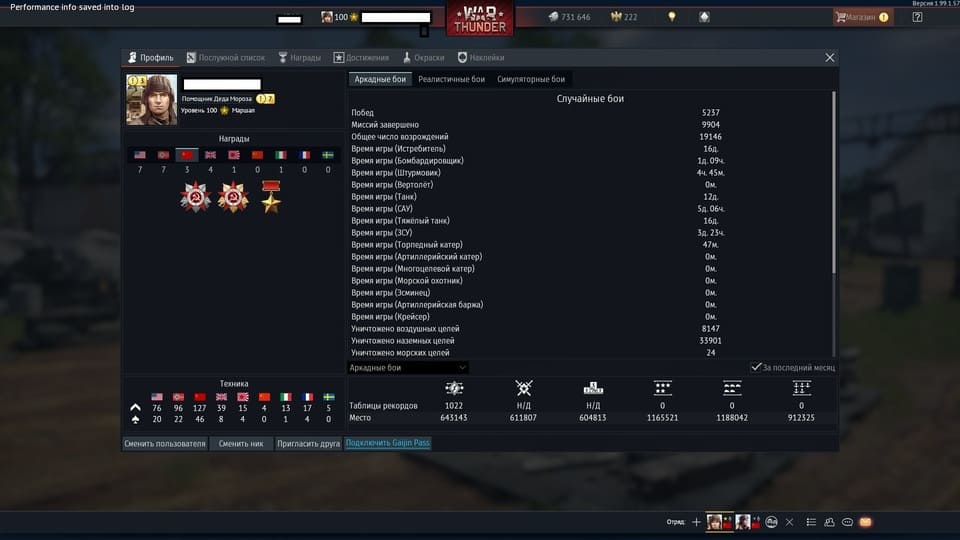Select the Реалистичные бои statistics tab
The width and height of the screenshot is (960, 540).
point(451,79)
